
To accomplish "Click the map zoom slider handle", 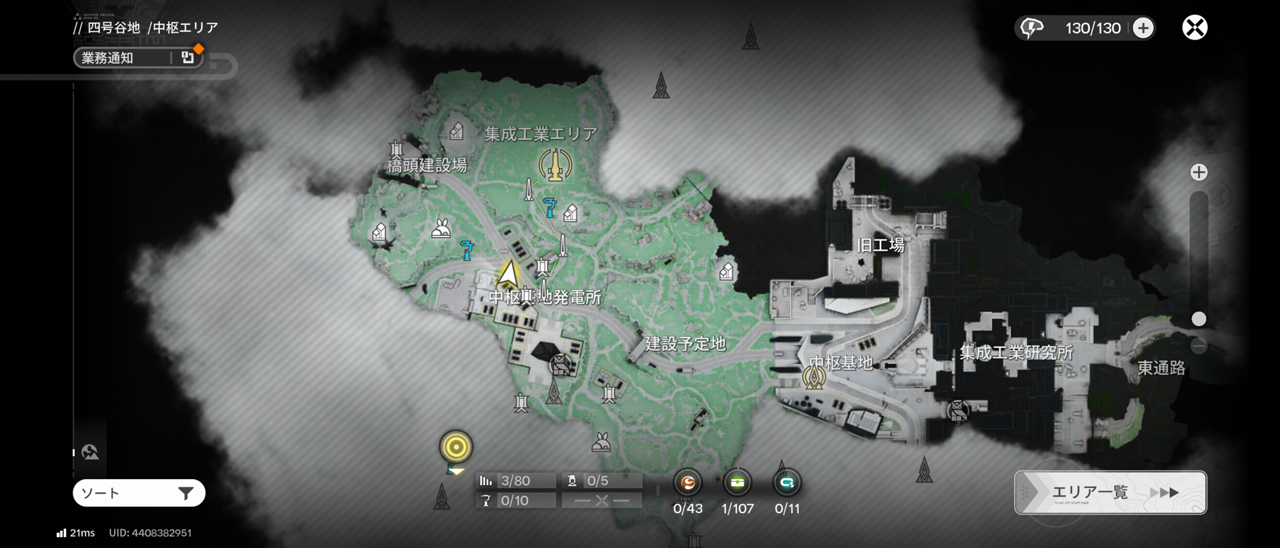I will (x=1198, y=319).
